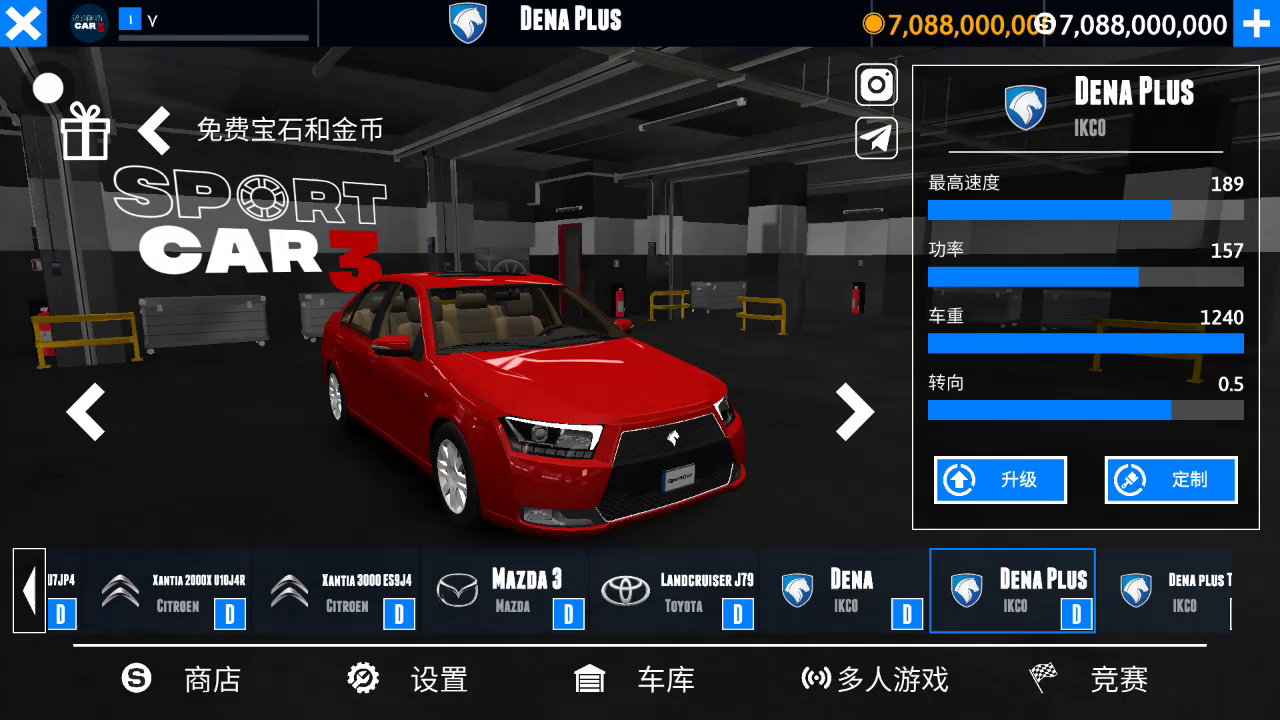Go to the 车库 garage
The image size is (1280, 720).
(x=635, y=680)
